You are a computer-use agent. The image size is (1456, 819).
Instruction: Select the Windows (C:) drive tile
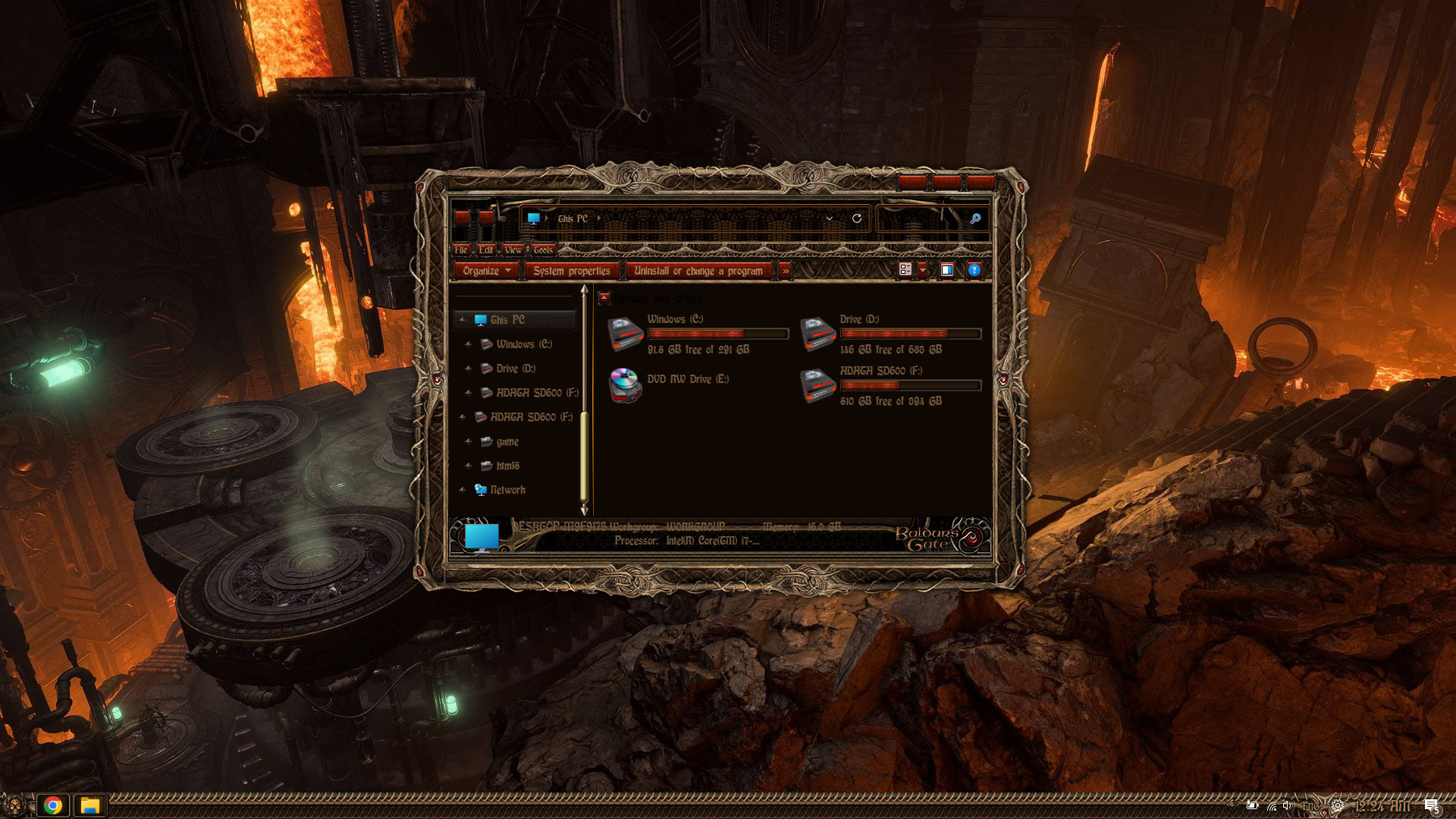tap(698, 334)
